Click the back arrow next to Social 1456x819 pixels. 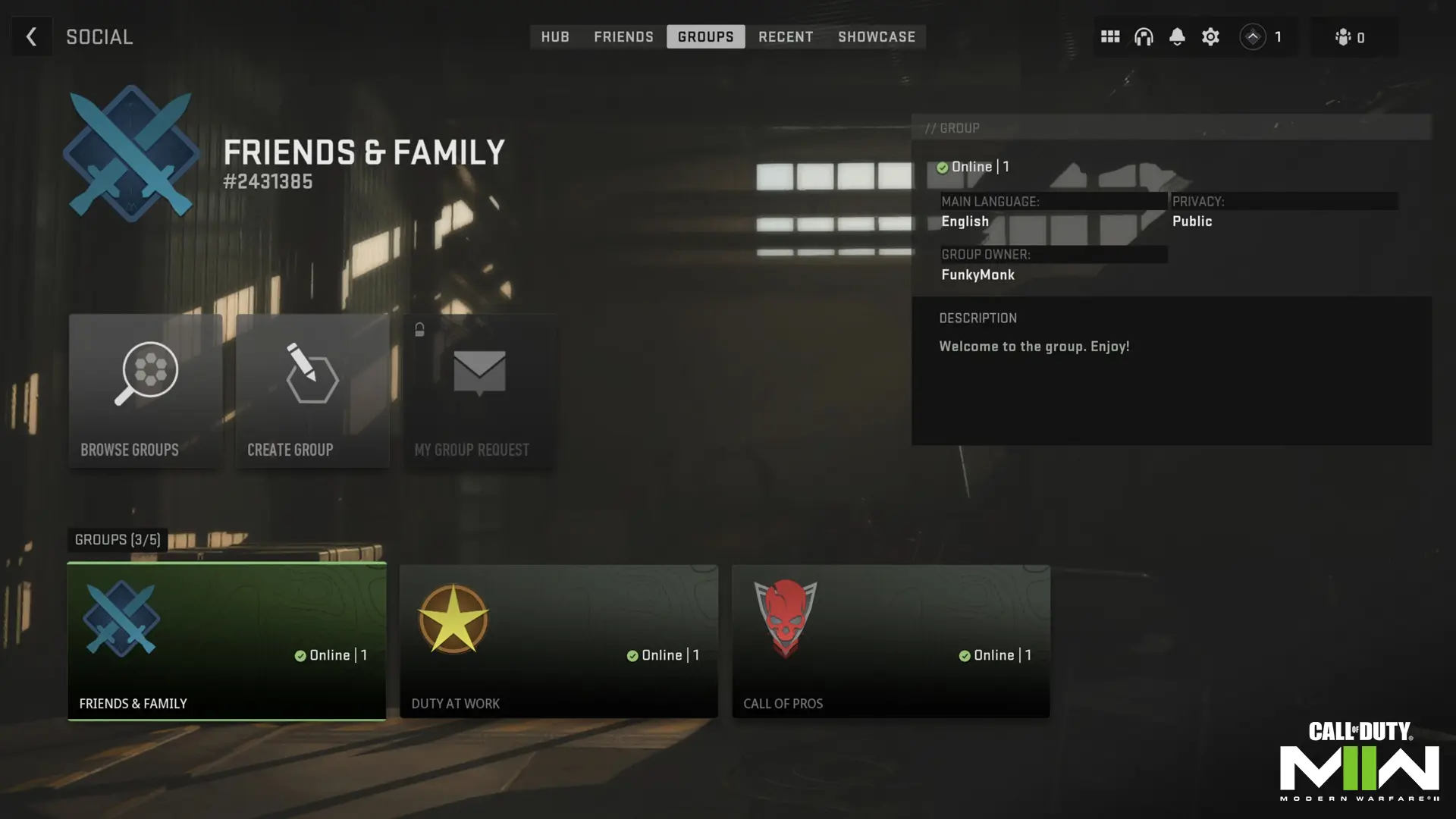[31, 36]
